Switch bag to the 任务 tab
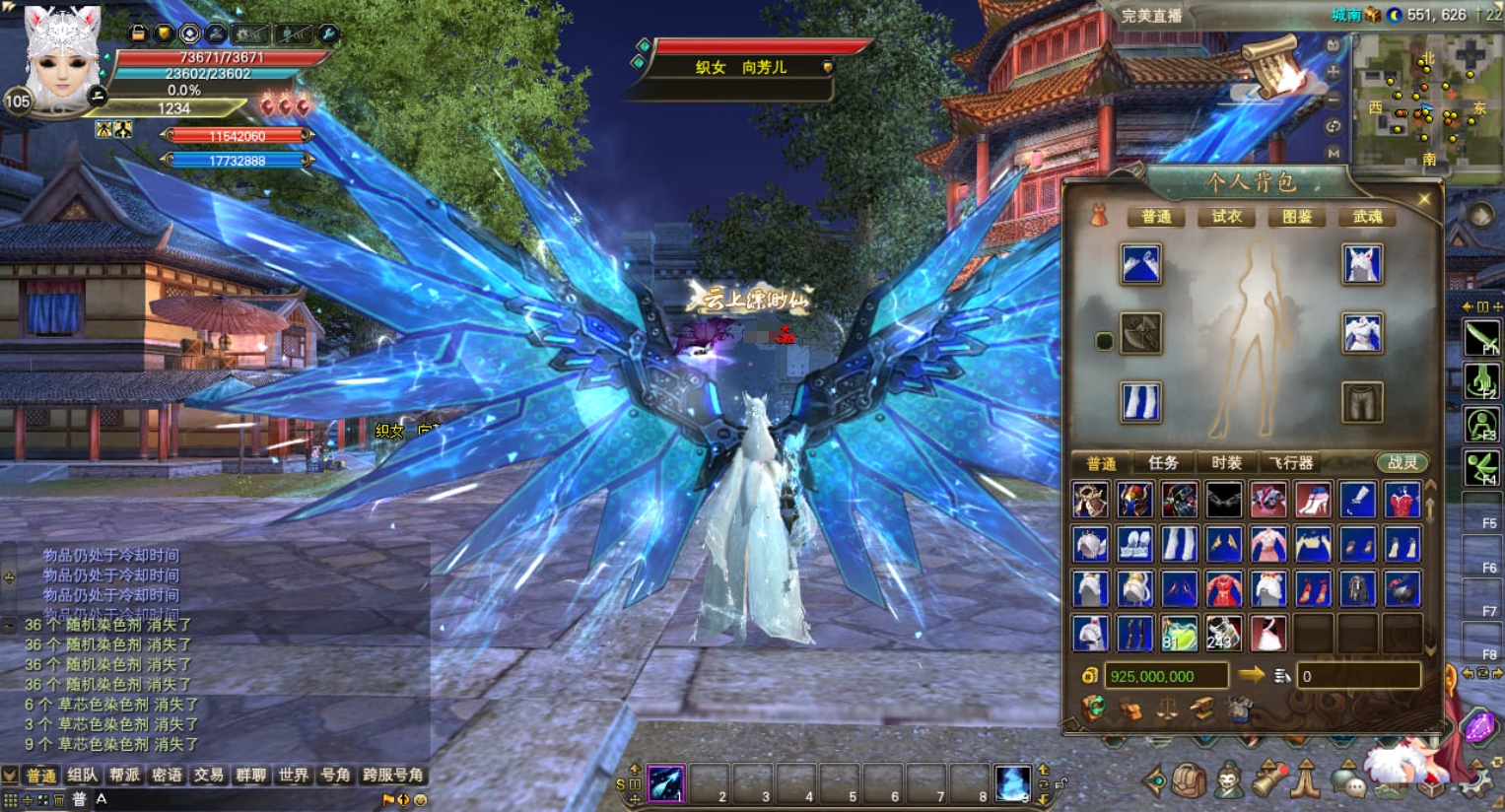1505x812 pixels. 1163,462
